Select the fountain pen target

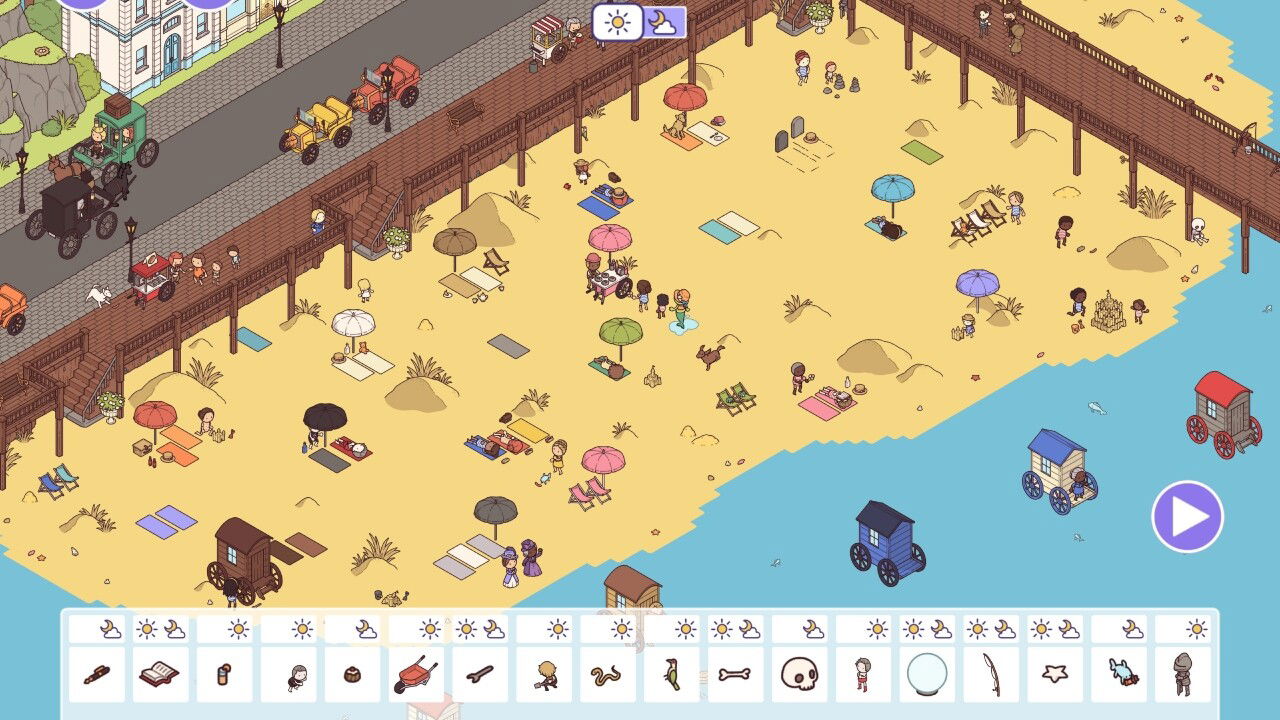point(96,675)
